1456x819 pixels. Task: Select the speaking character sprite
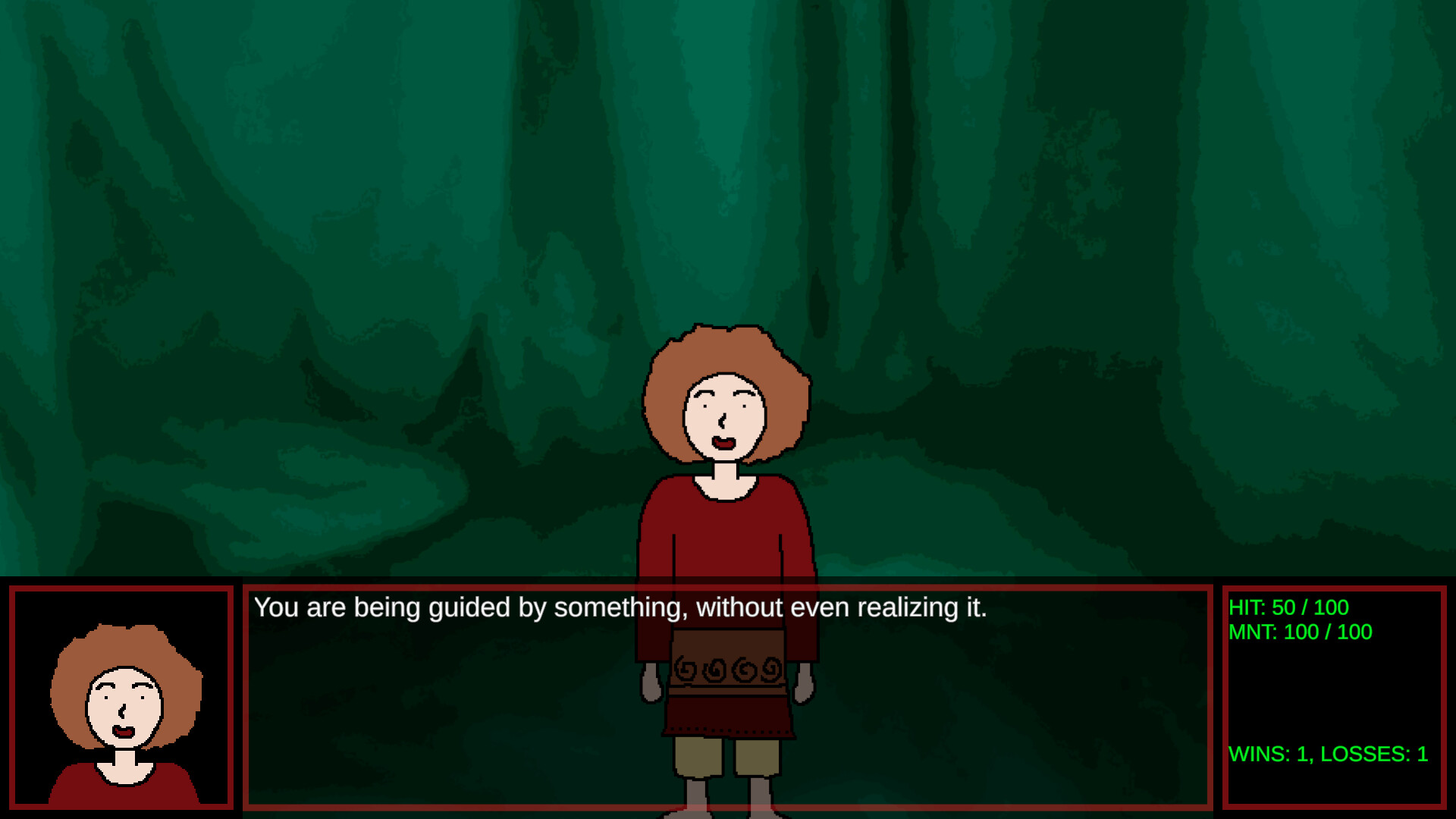tap(728, 531)
